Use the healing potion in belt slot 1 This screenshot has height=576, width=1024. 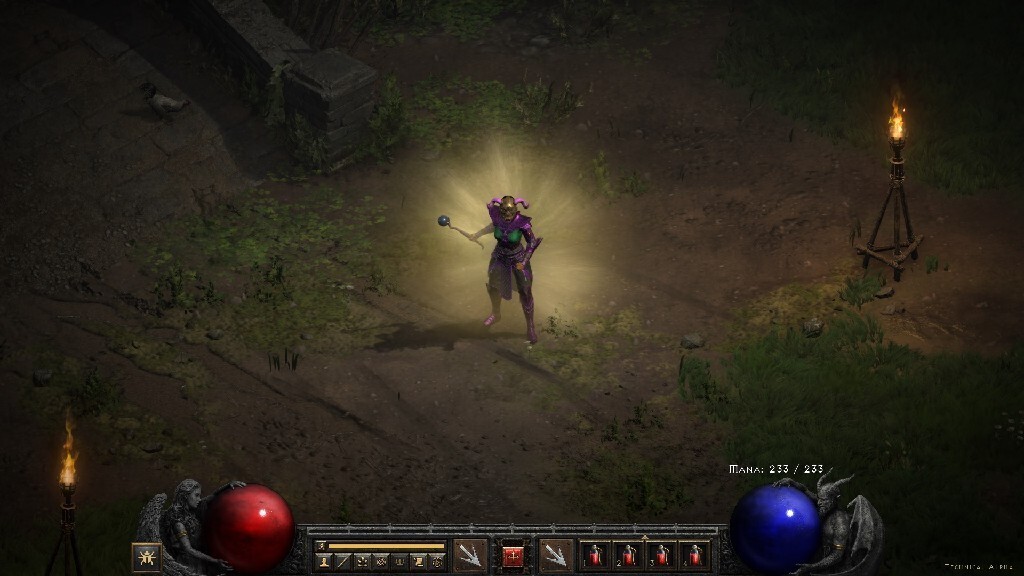pyautogui.click(x=596, y=555)
